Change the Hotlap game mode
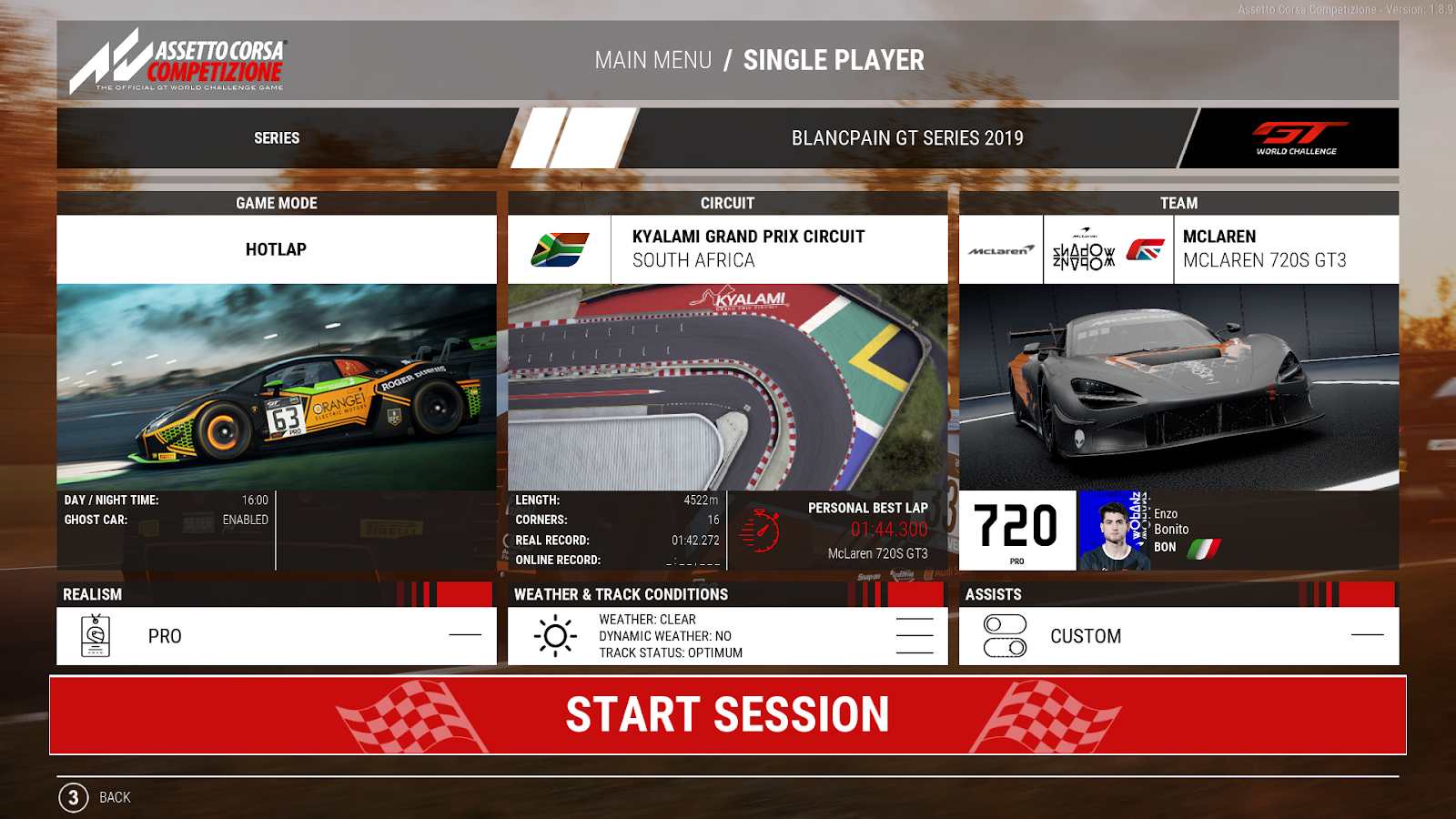 coord(276,249)
